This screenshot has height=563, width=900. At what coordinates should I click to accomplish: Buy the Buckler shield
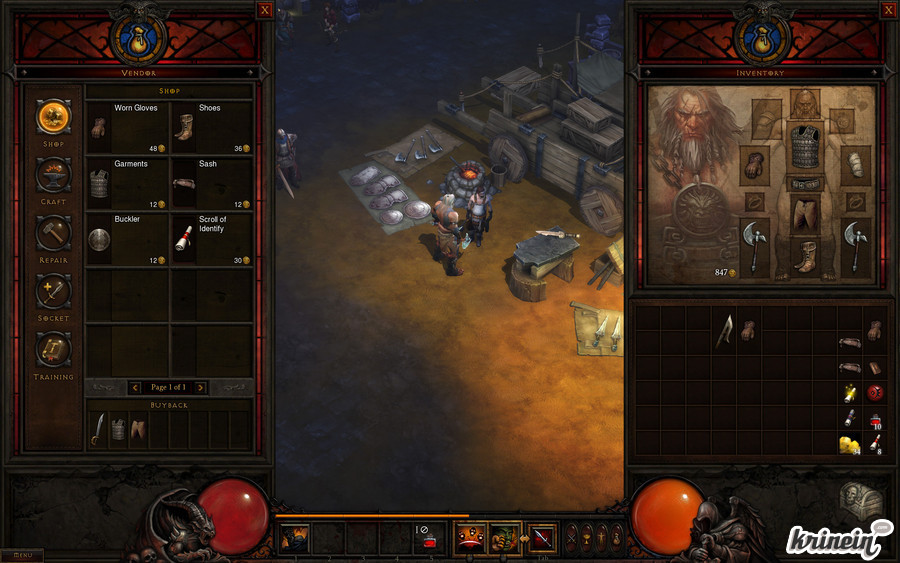click(x=127, y=239)
